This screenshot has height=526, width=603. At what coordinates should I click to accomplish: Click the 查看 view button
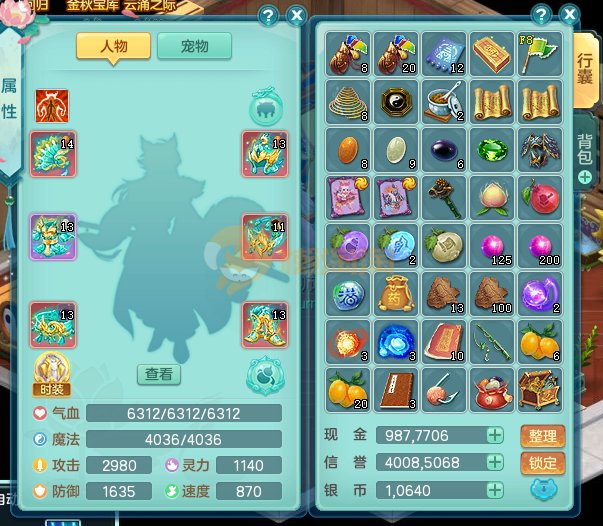(x=159, y=374)
